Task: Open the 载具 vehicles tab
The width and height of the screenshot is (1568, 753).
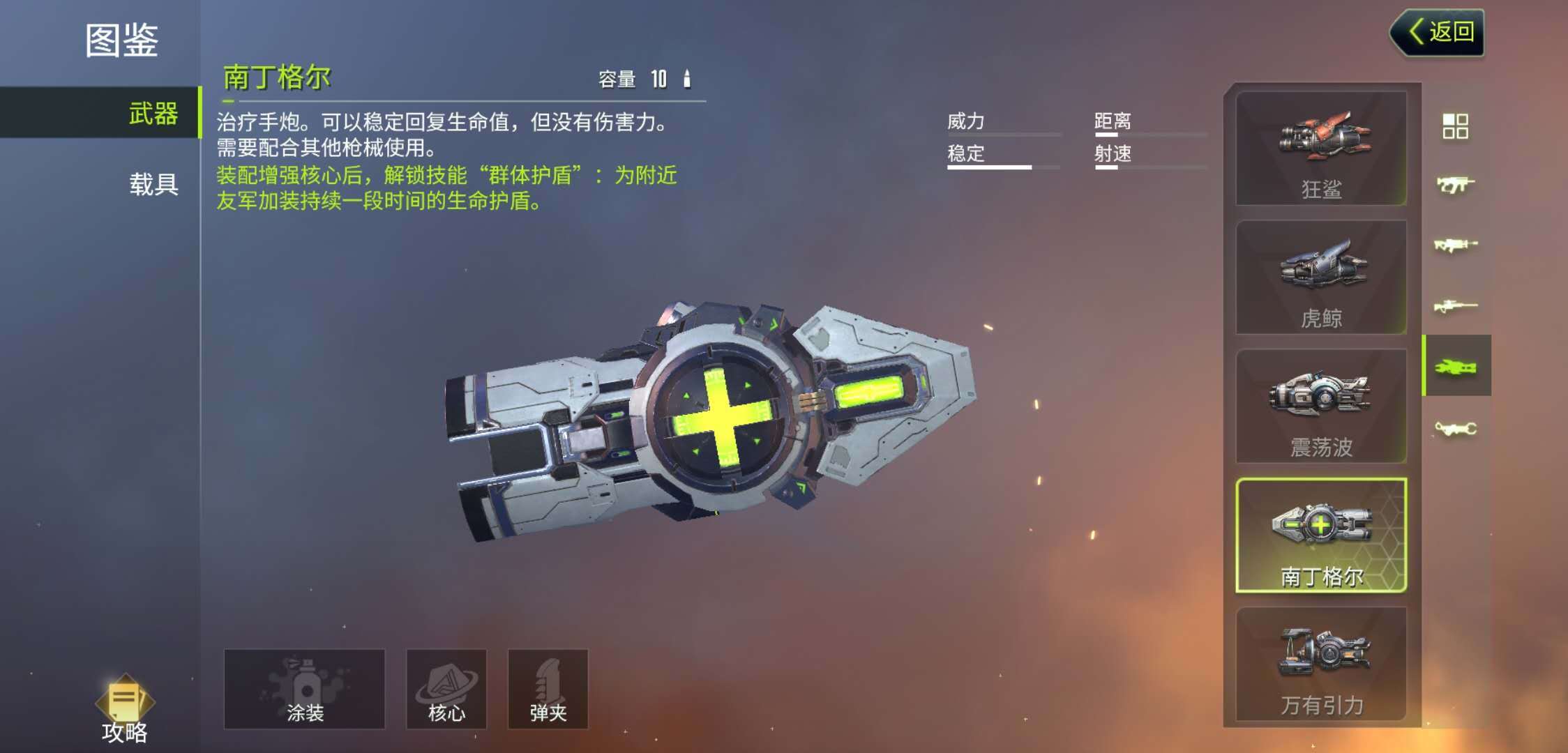Action: 153,184
